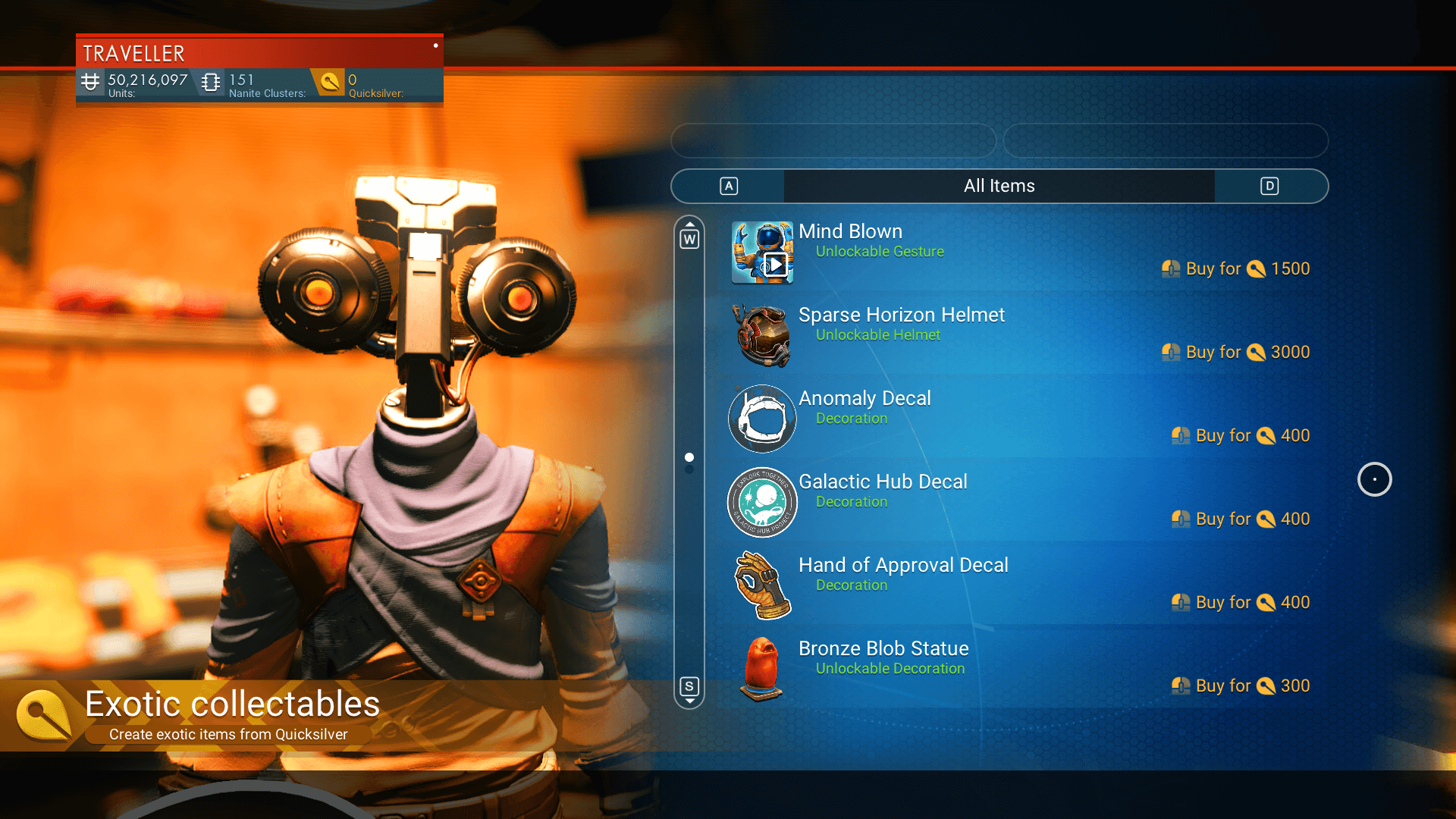Buy the Bronze Blob Statue for 300
The image size is (1456, 819).
pyautogui.click(x=1240, y=685)
